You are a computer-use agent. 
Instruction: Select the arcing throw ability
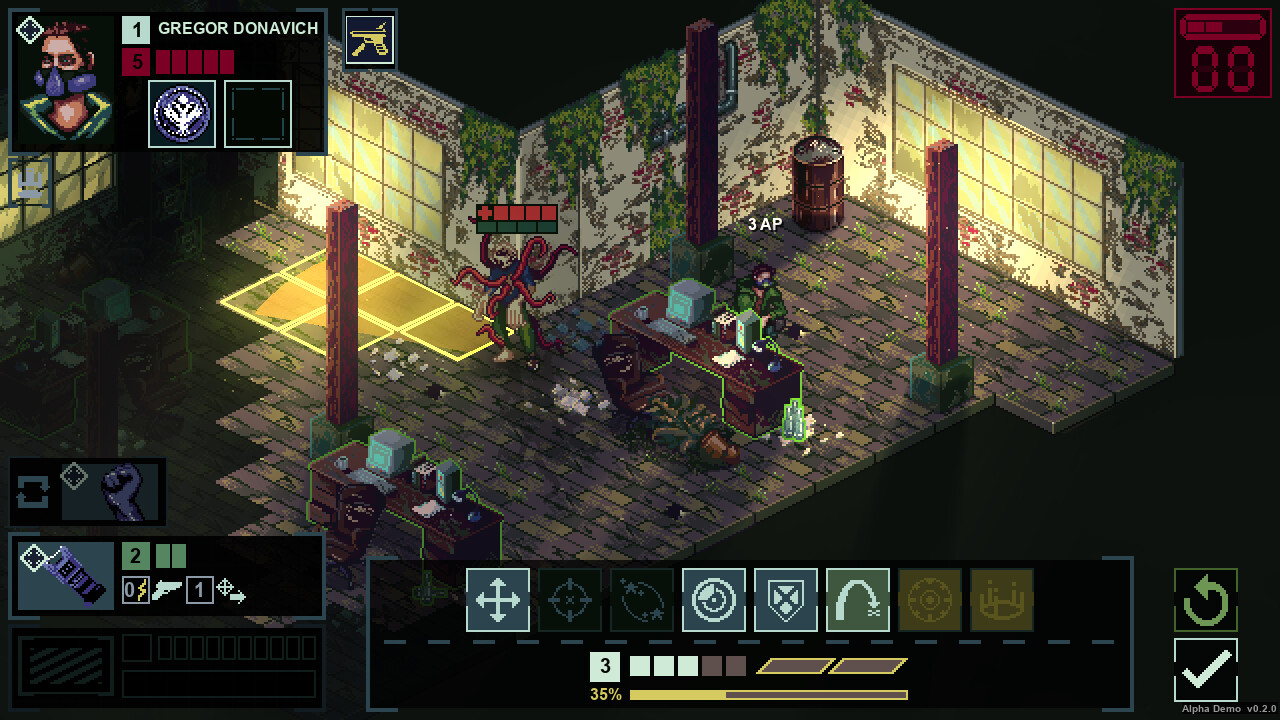857,600
